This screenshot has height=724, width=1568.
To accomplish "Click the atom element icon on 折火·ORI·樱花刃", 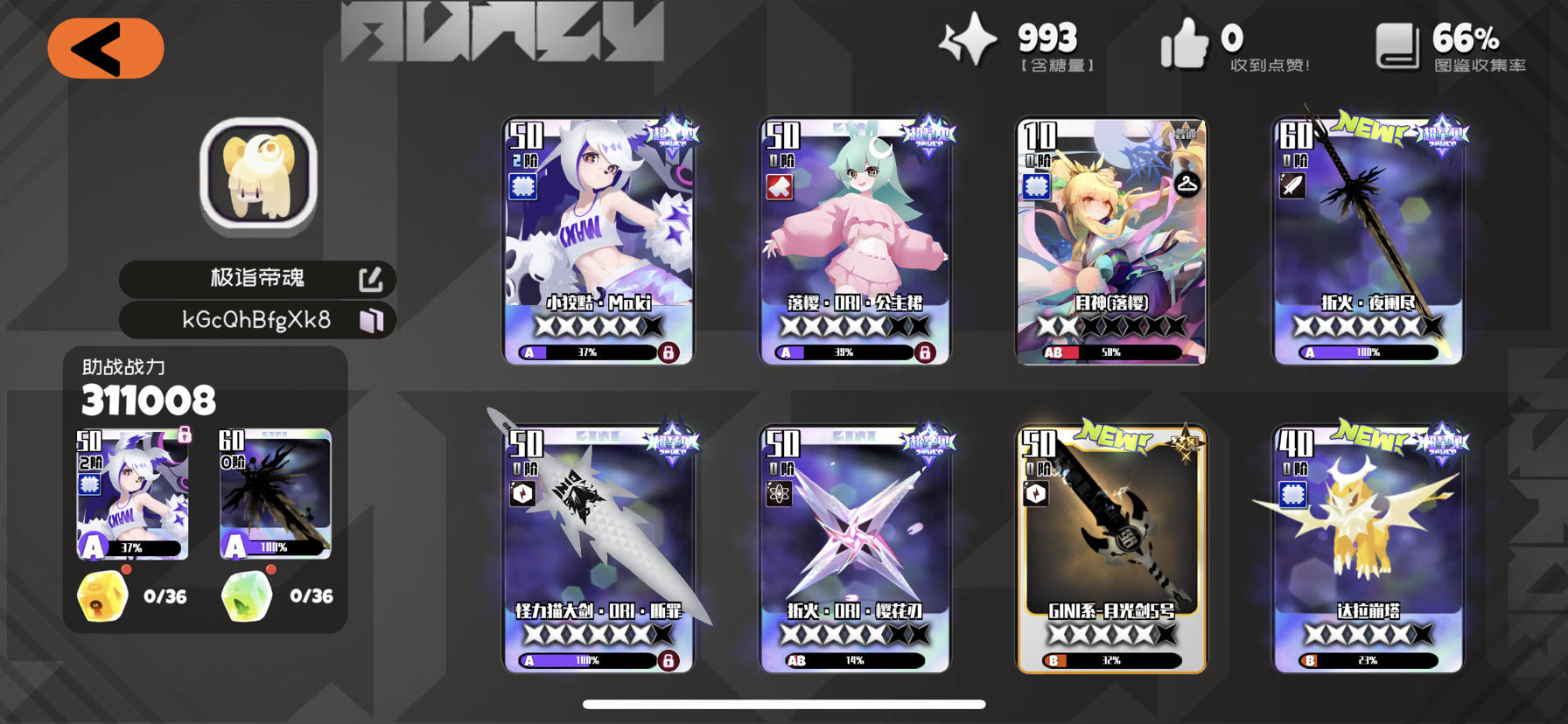I will point(779,494).
